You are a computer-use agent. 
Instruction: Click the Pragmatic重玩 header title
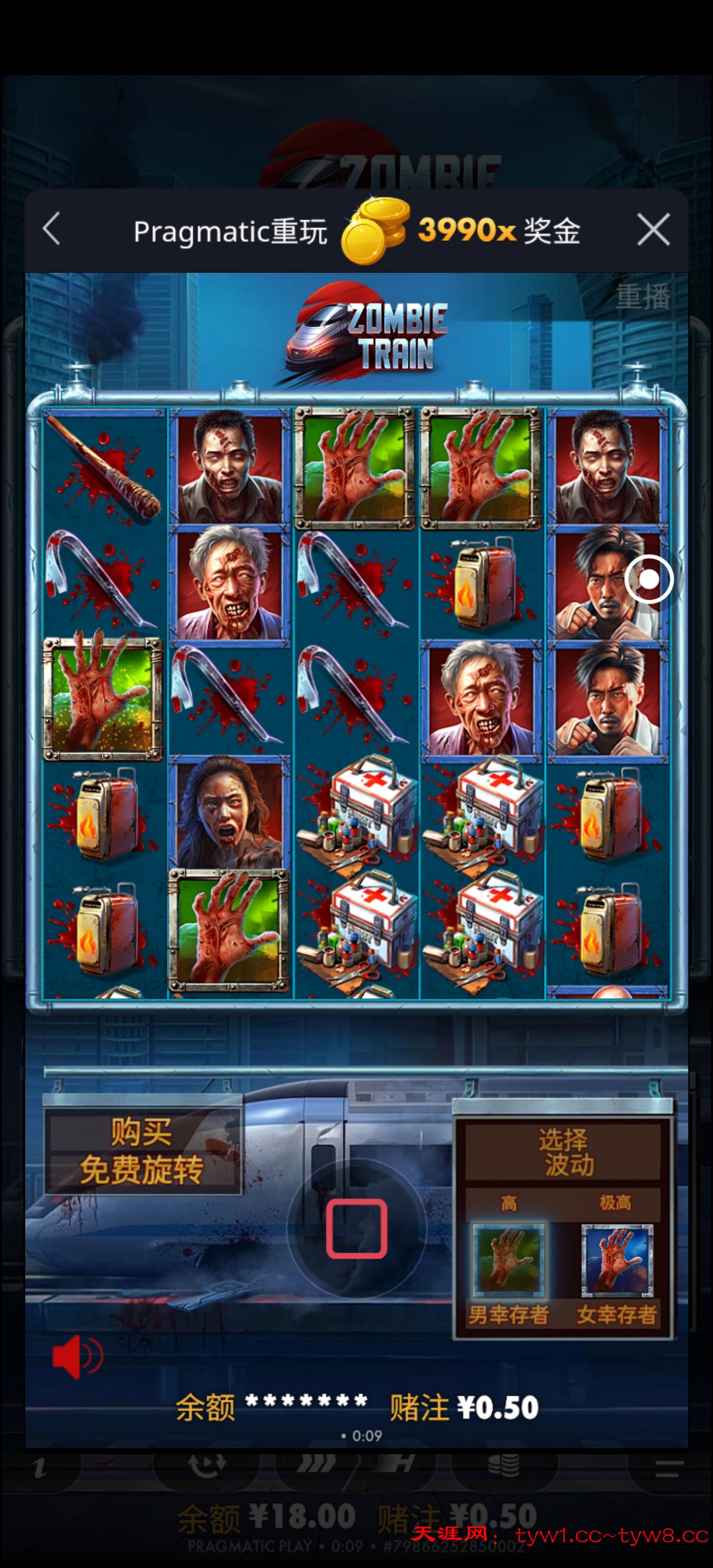tap(230, 231)
